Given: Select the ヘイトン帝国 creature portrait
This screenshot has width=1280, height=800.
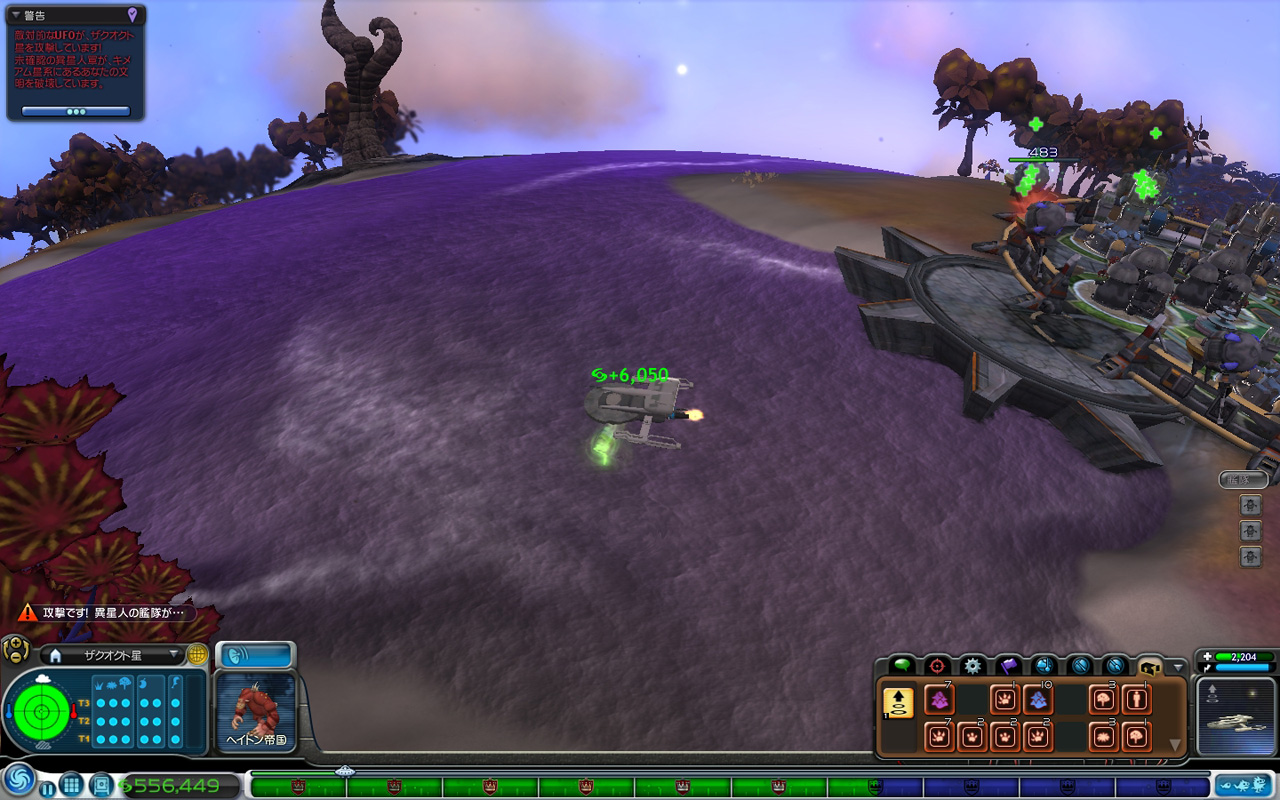Looking at the screenshot, I should click(256, 710).
